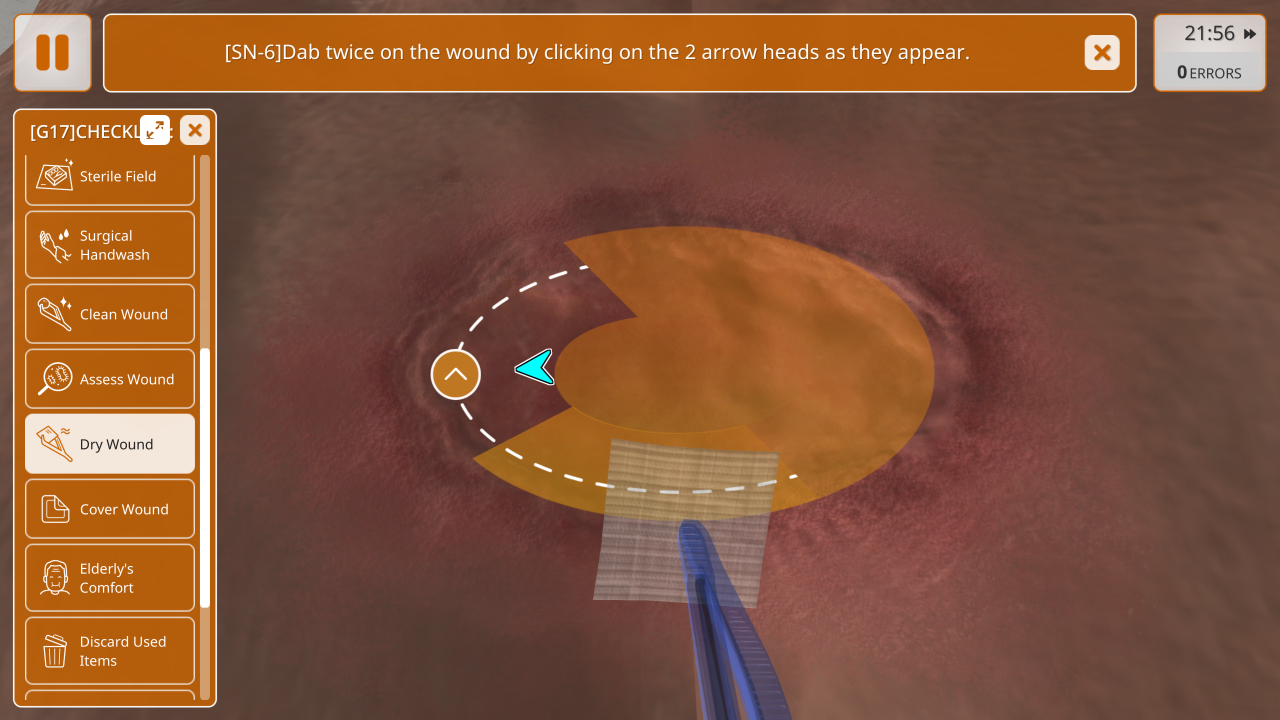This screenshot has width=1280, height=720.
Task: Click the cyan arrow head on the wound
Action: pyautogui.click(x=536, y=368)
